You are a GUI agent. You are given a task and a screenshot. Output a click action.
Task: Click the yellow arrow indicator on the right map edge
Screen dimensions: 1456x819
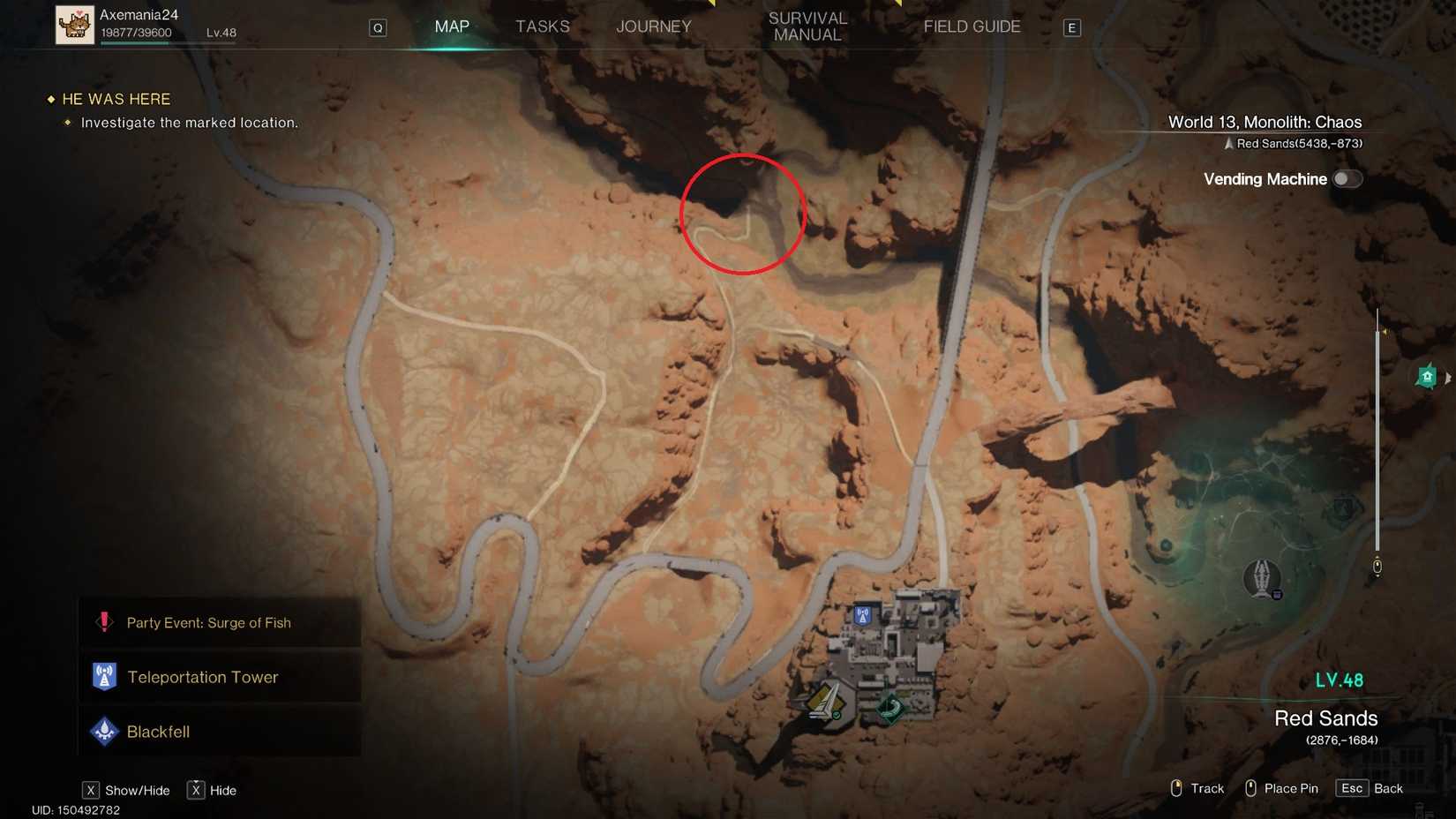click(x=1386, y=331)
